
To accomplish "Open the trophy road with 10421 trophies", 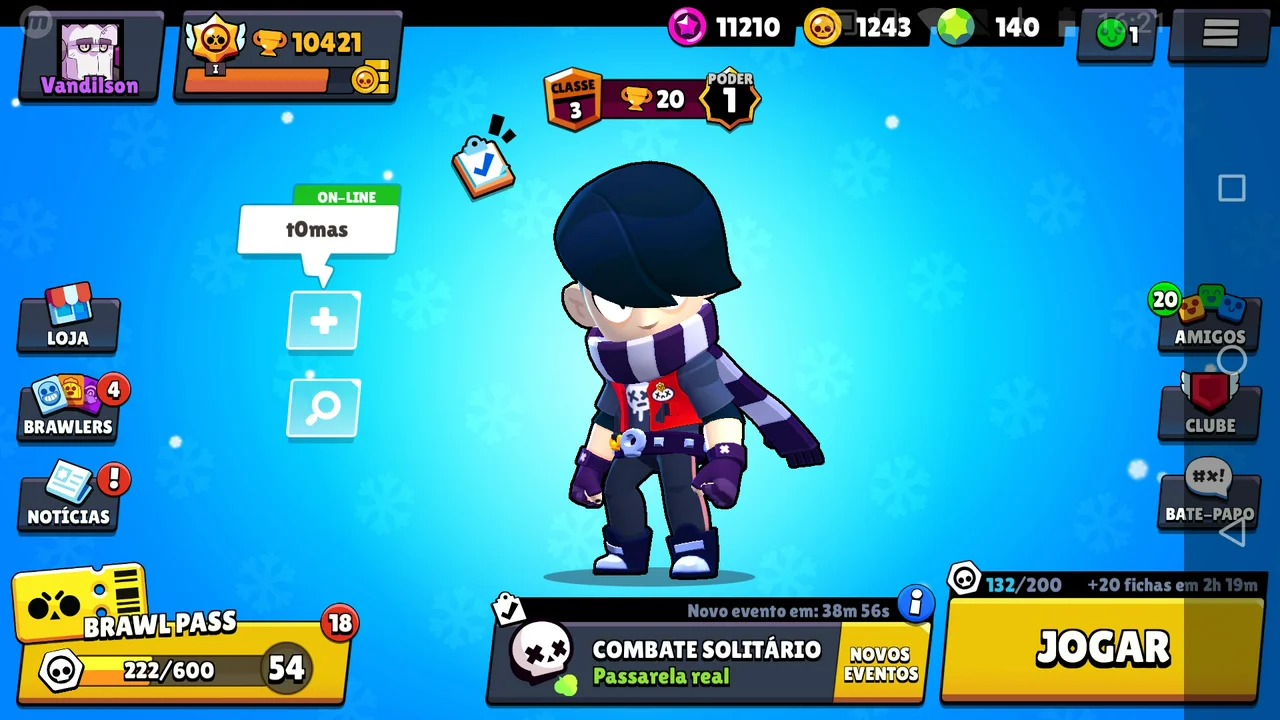I will tap(288, 58).
